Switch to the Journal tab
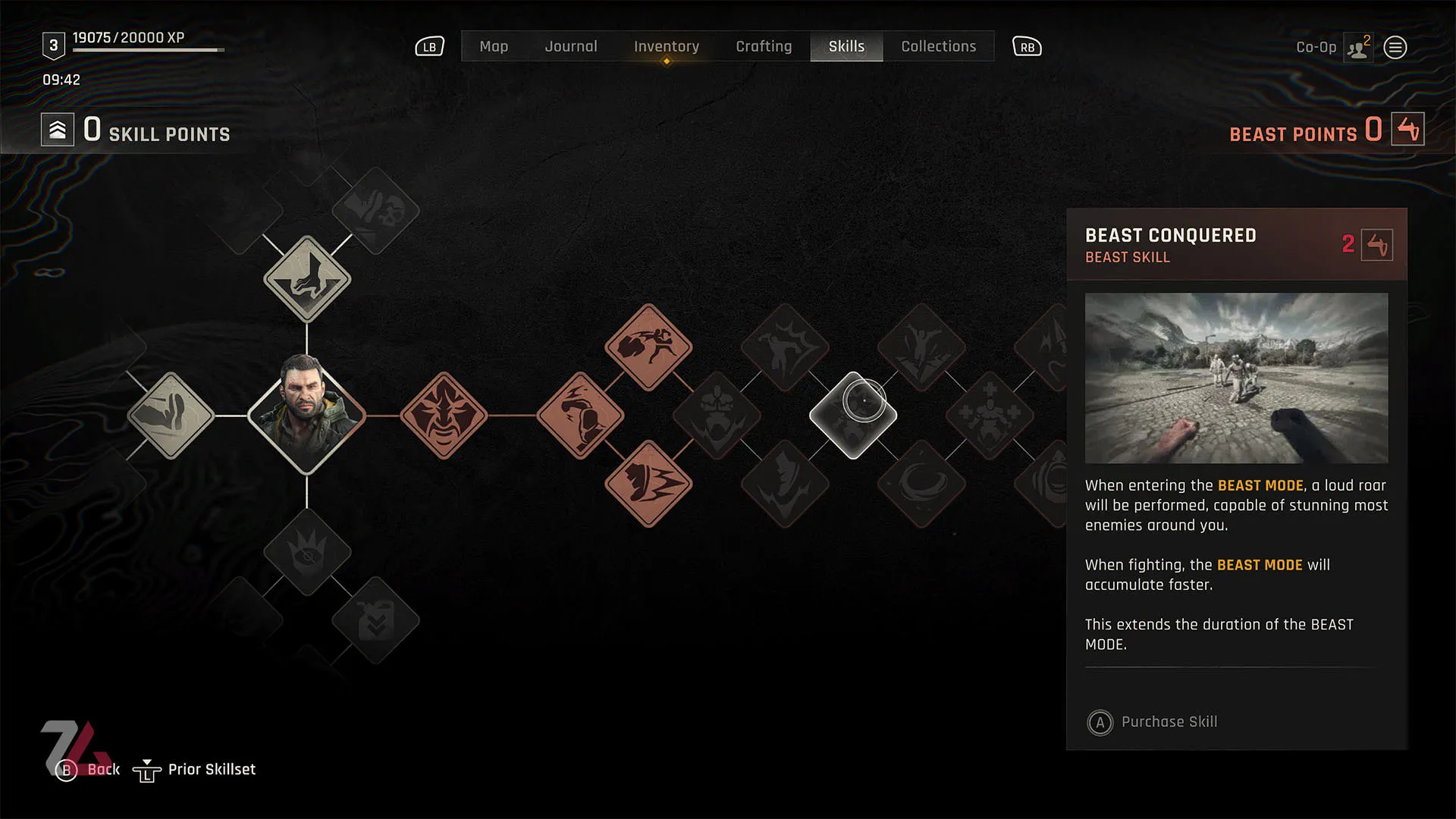Image resolution: width=1456 pixels, height=819 pixels. 571,46
